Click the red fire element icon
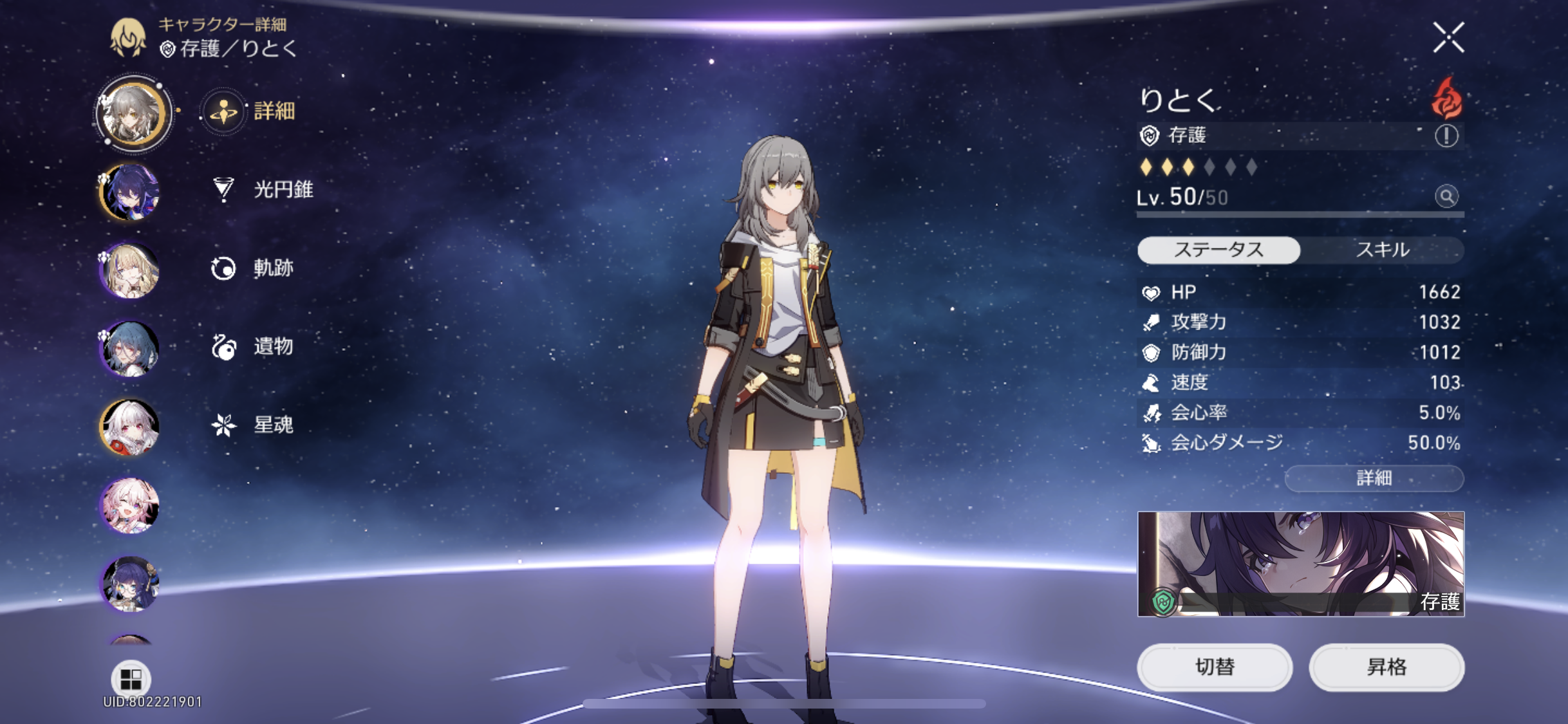The width and height of the screenshot is (1568, 724). pyautogui.click(x=1446, y=98)
